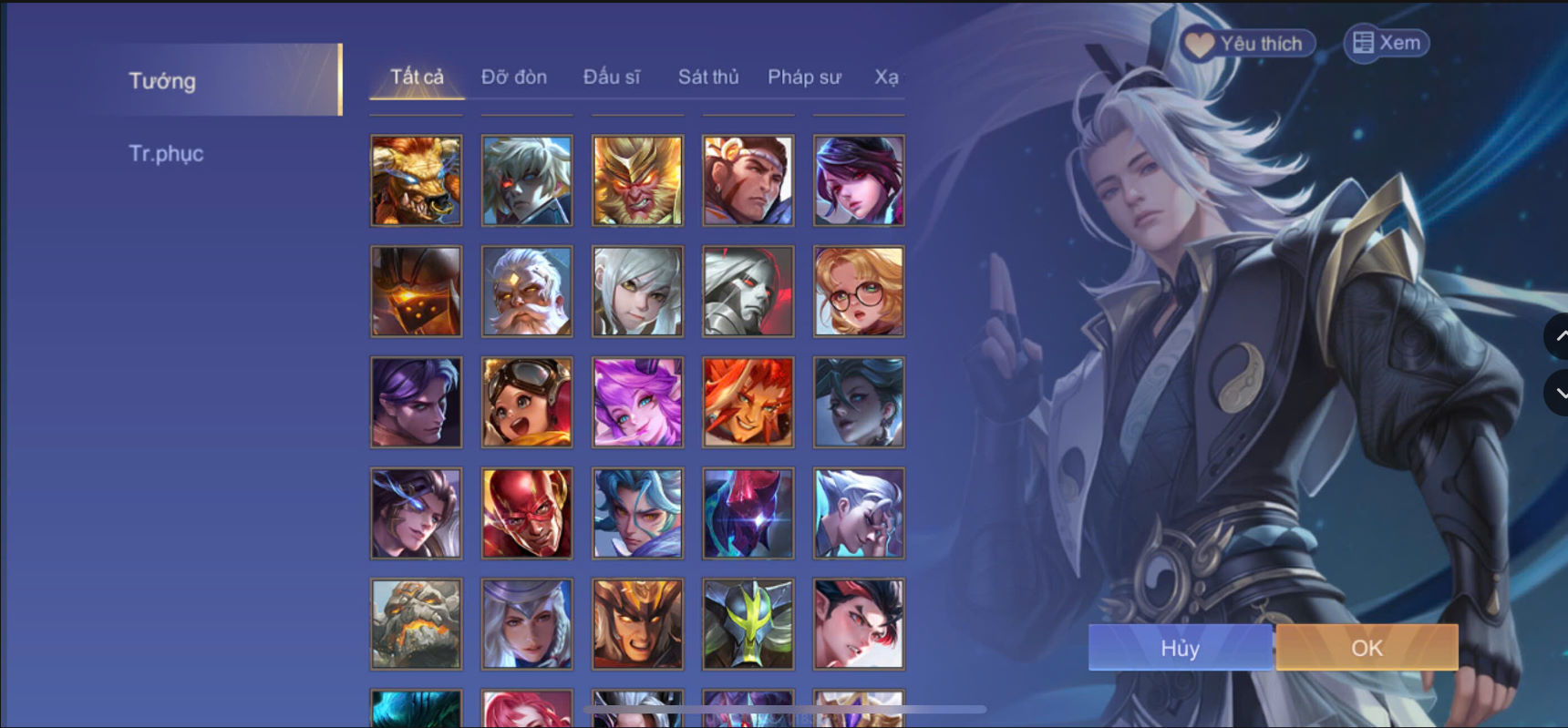Select the blonde hero with glasses icon

[858, 291]
